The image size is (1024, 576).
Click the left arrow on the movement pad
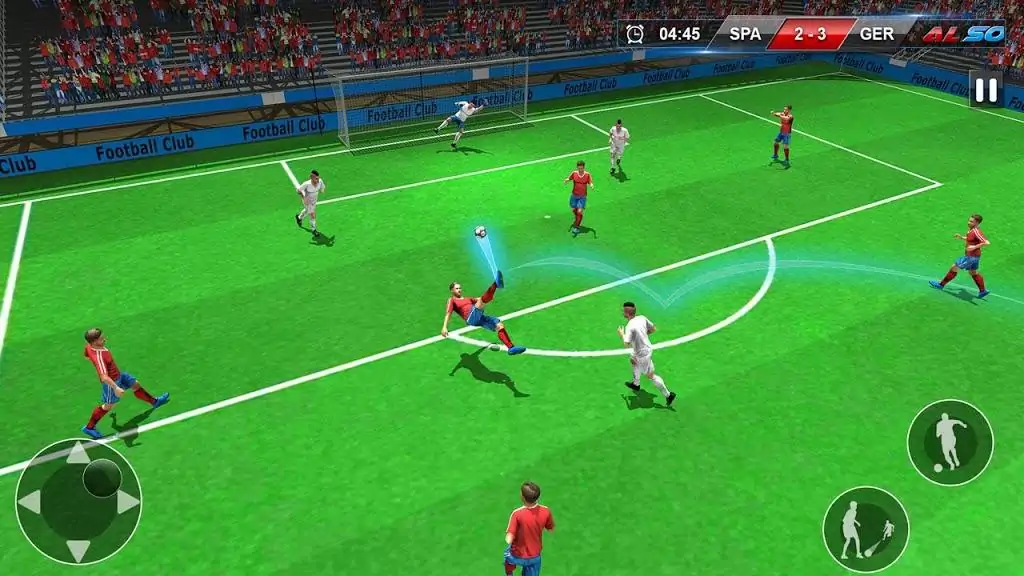[x=30, y=502]
